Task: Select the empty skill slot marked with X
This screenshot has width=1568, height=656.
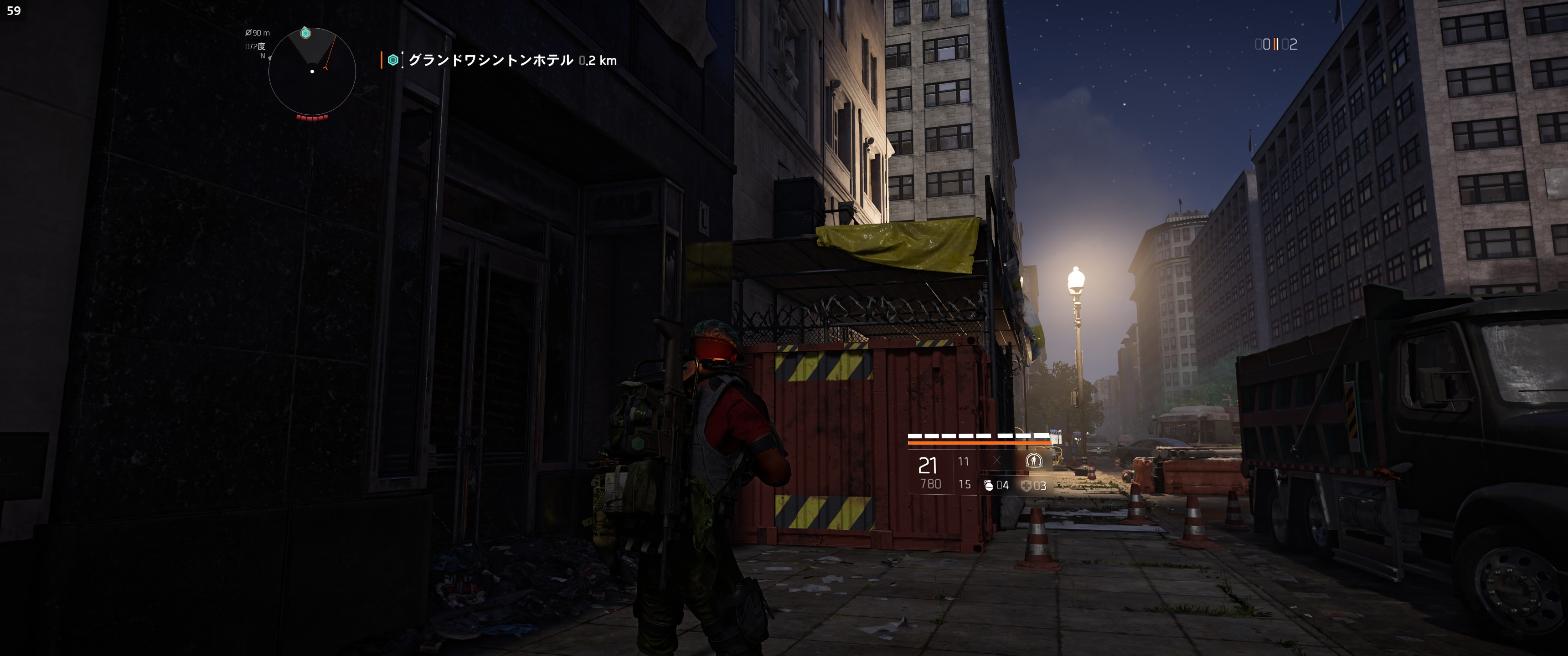Action: pos(996,461)
